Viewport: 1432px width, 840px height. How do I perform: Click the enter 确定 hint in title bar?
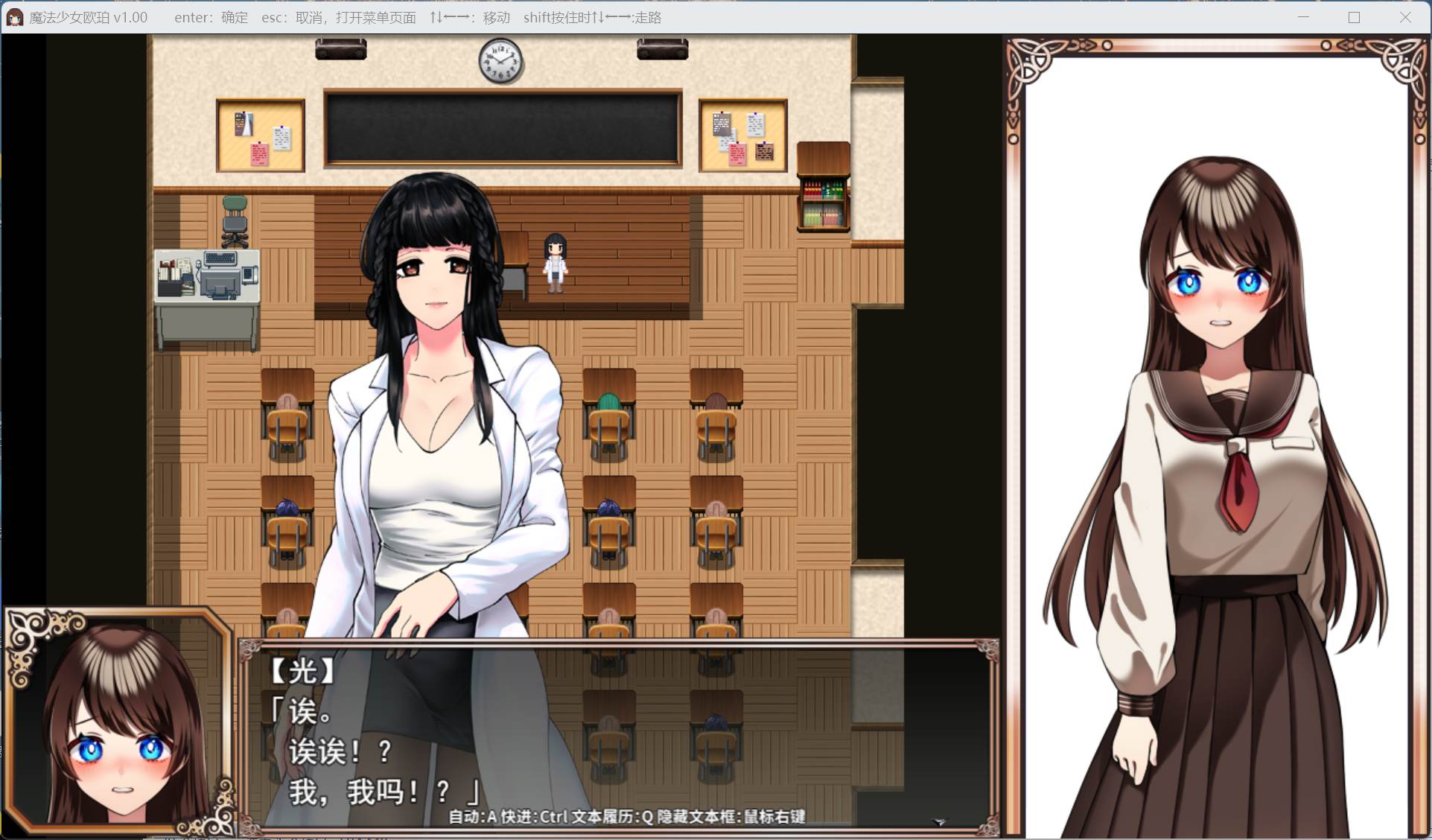pos(211,17)
